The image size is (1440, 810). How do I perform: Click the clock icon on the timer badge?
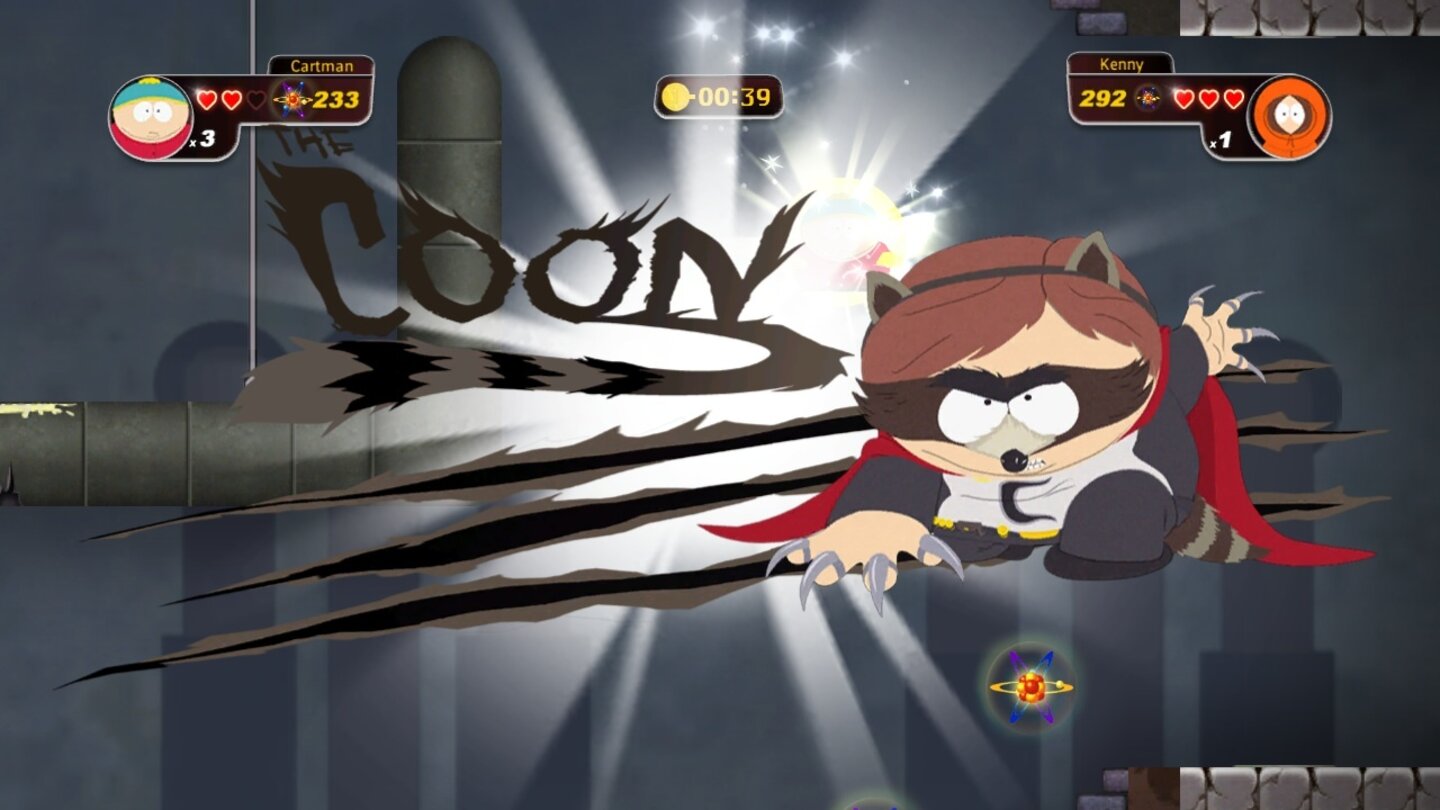click(x=676, y=96)
